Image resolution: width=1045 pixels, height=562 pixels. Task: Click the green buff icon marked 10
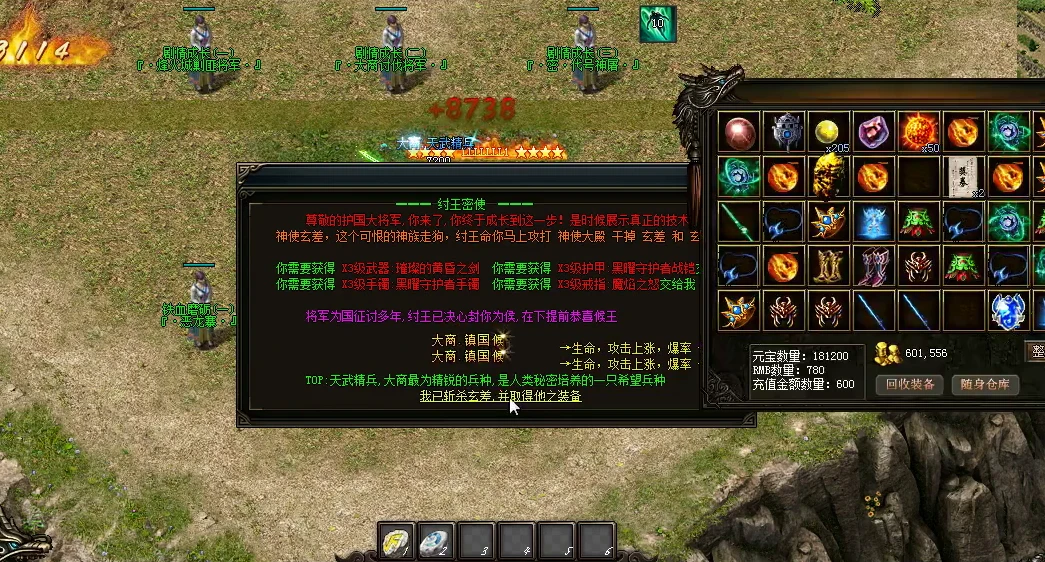[x=658, y=23]
